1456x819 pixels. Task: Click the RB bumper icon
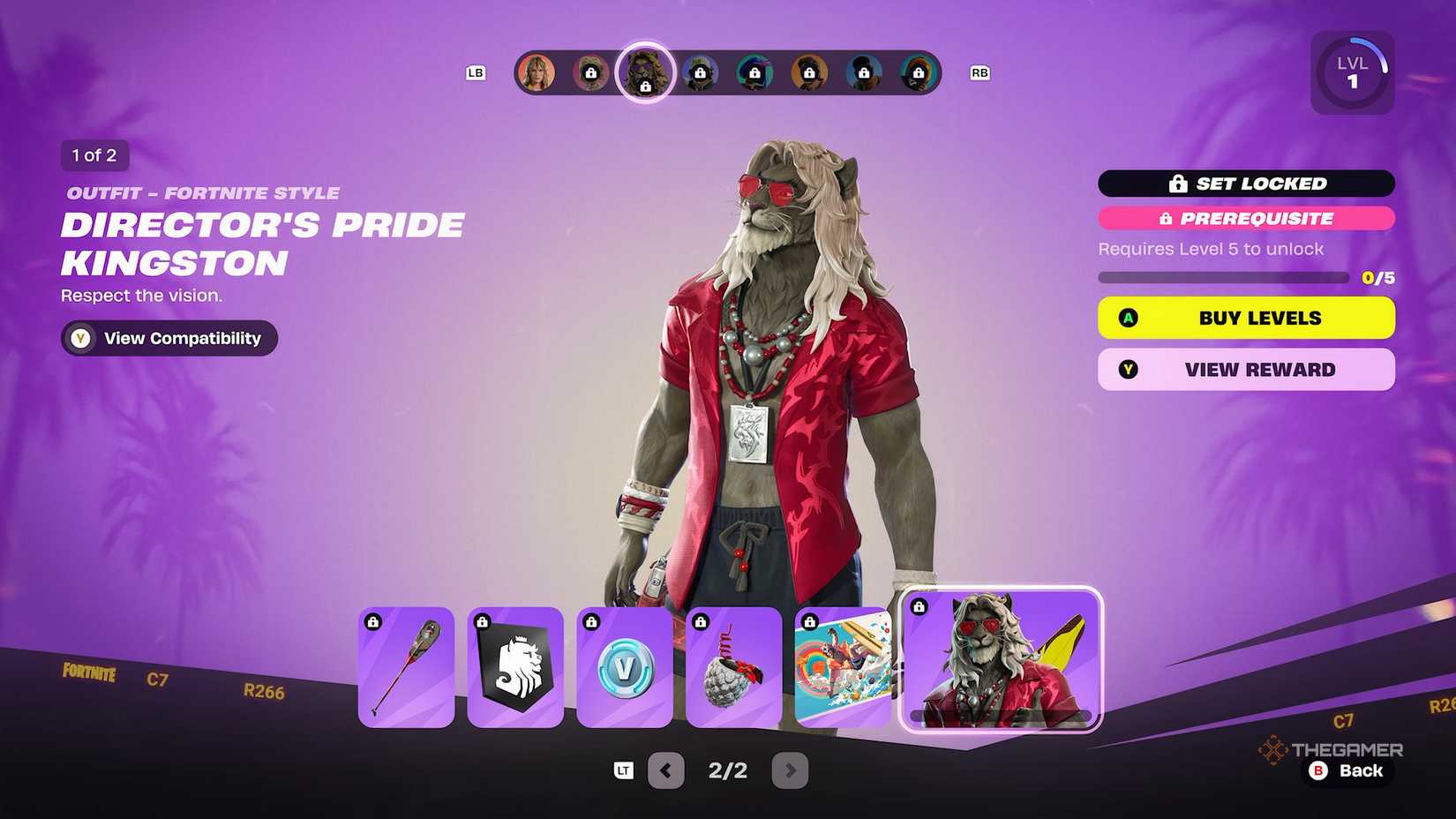pos(979,72)
